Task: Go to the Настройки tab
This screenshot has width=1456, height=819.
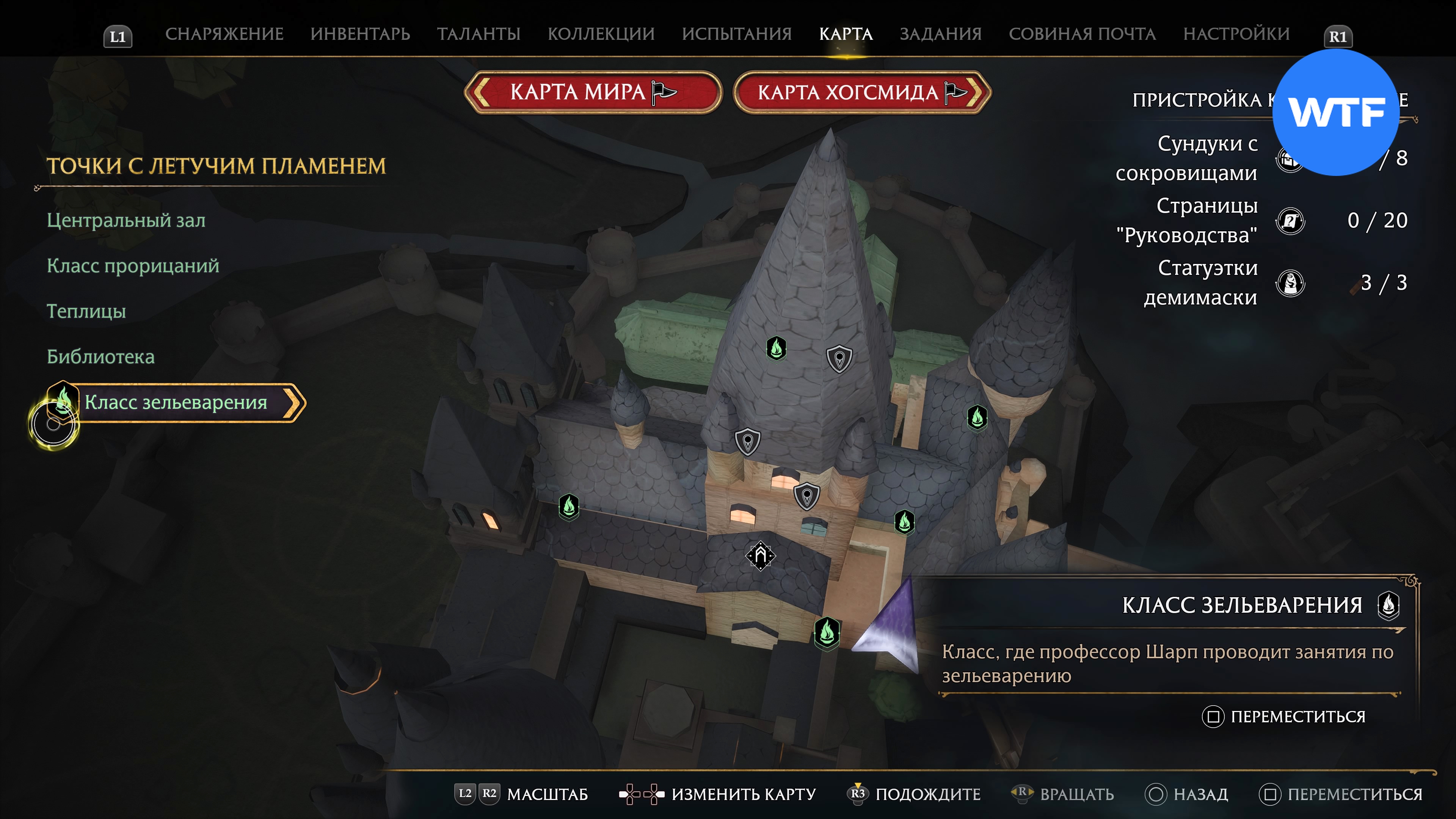Action: pos(1236,34)
